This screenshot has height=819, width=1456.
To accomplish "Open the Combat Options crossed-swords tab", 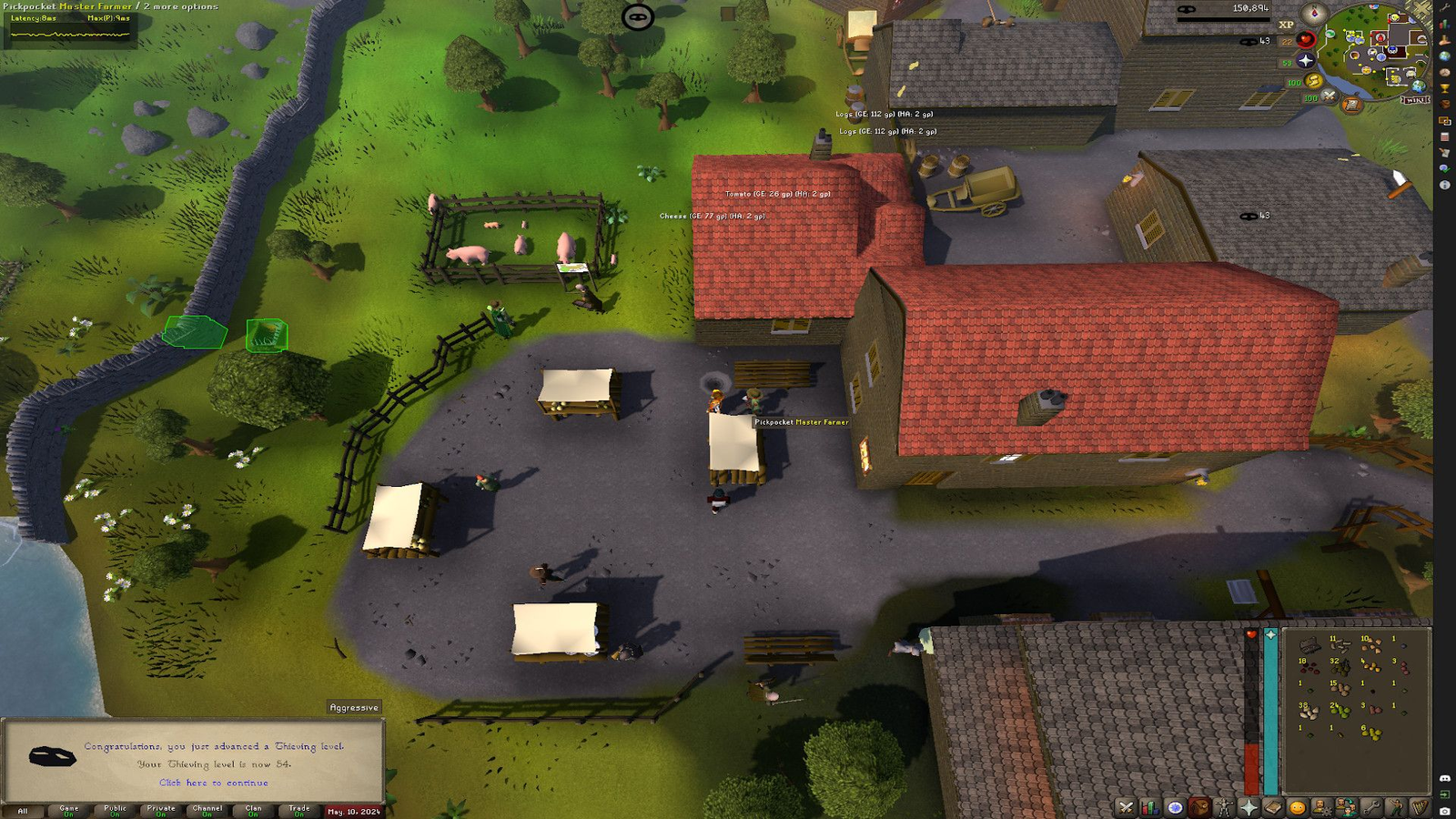I will pos(1126,807).
